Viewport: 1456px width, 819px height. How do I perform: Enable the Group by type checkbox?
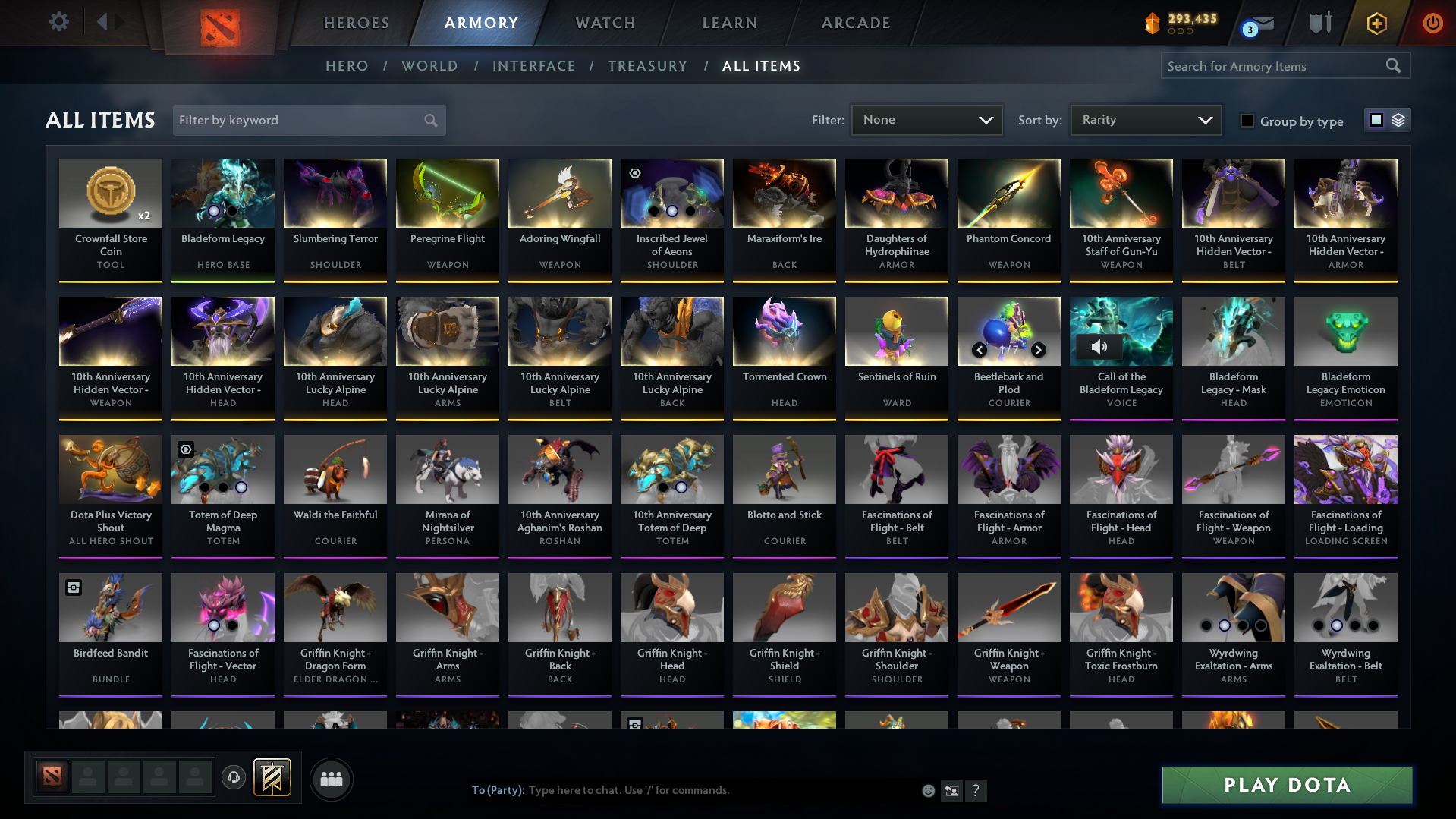click(1247, 121)
